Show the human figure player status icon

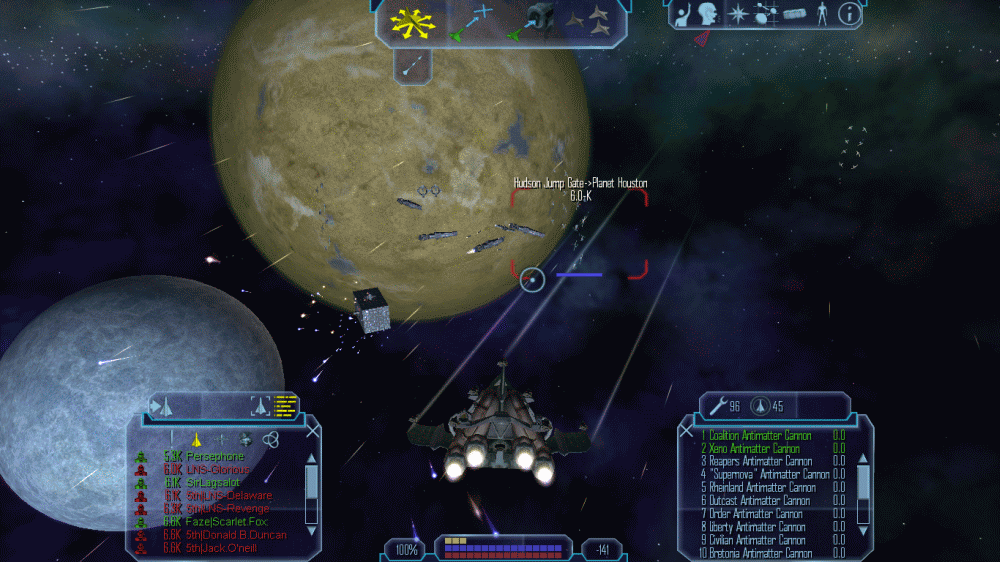[x=822, y=14]
